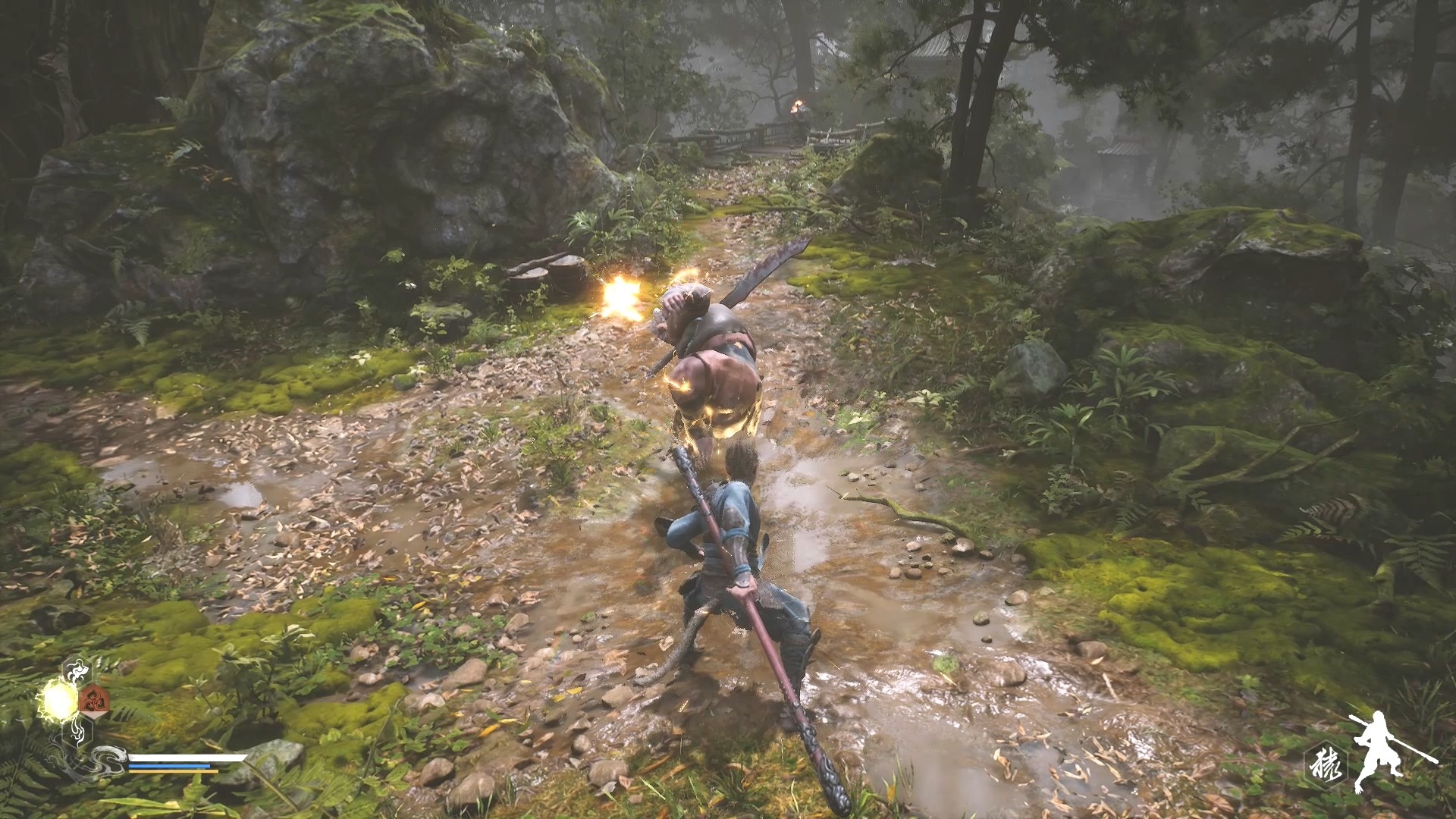Click the glowing yellow focus orb
Viewport: 1456px width, 819px height.
pos(58,698)
